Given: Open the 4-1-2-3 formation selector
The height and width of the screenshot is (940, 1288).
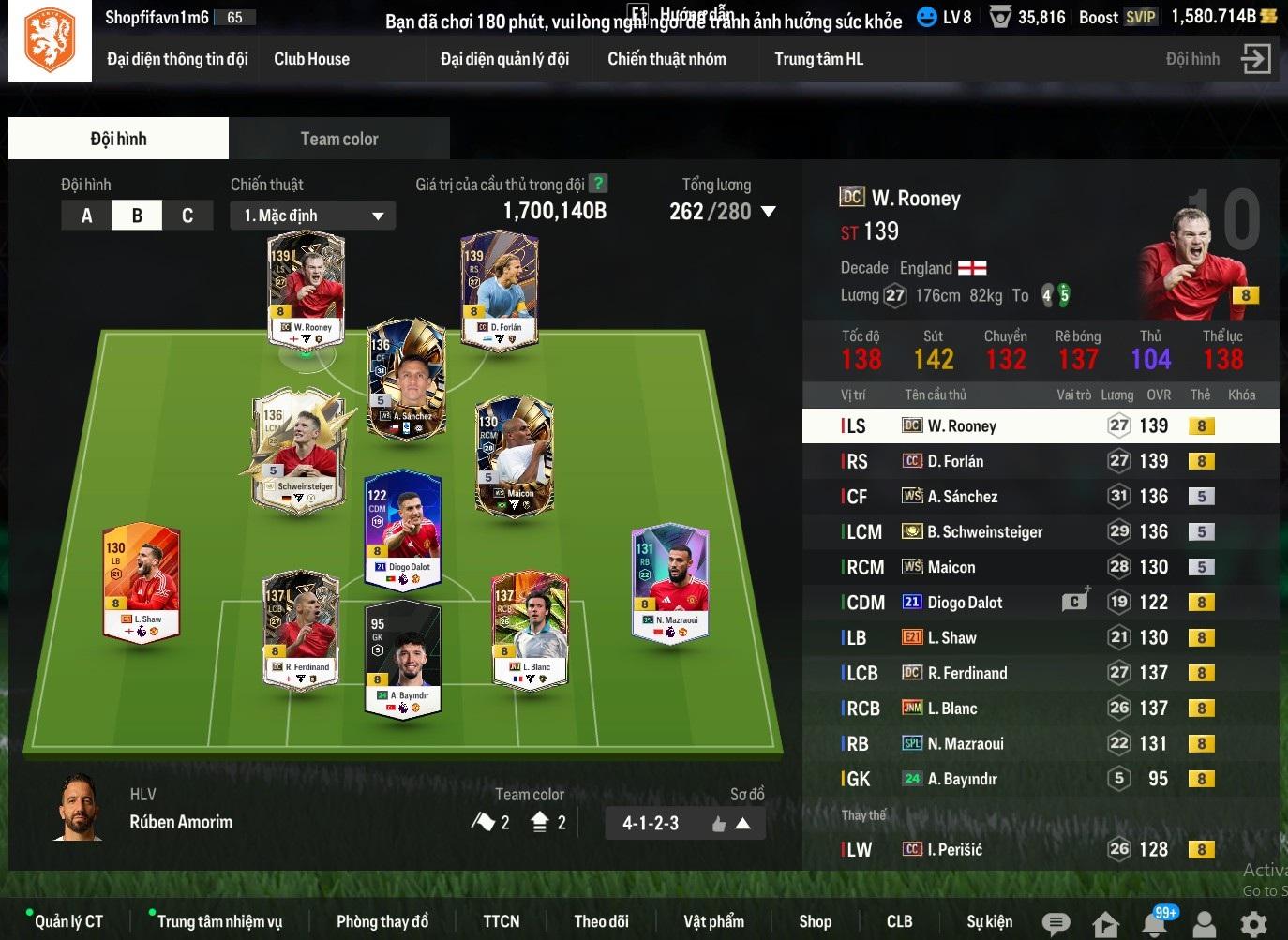Looking at the screenshot, I should point(684,824).
